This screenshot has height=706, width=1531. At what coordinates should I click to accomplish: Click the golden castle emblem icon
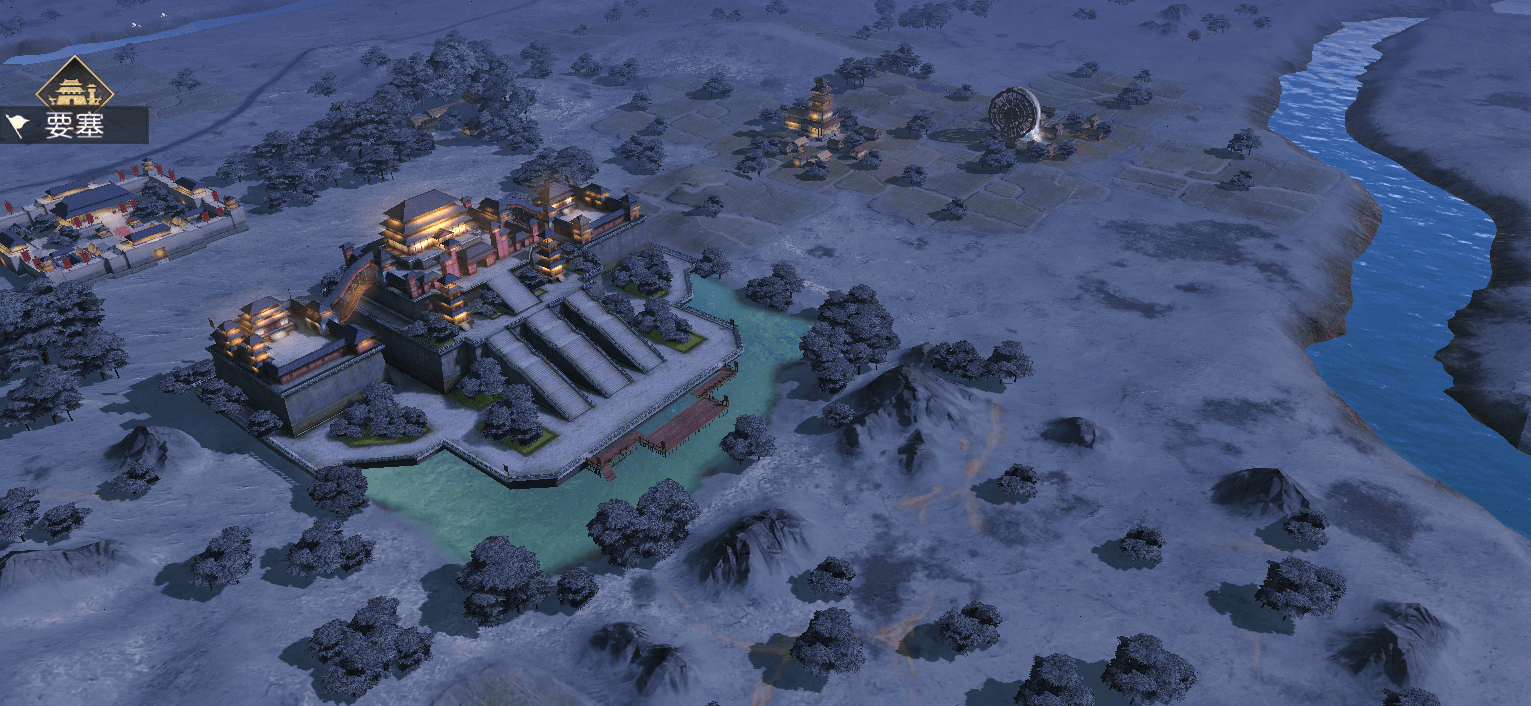coord(74,88)
